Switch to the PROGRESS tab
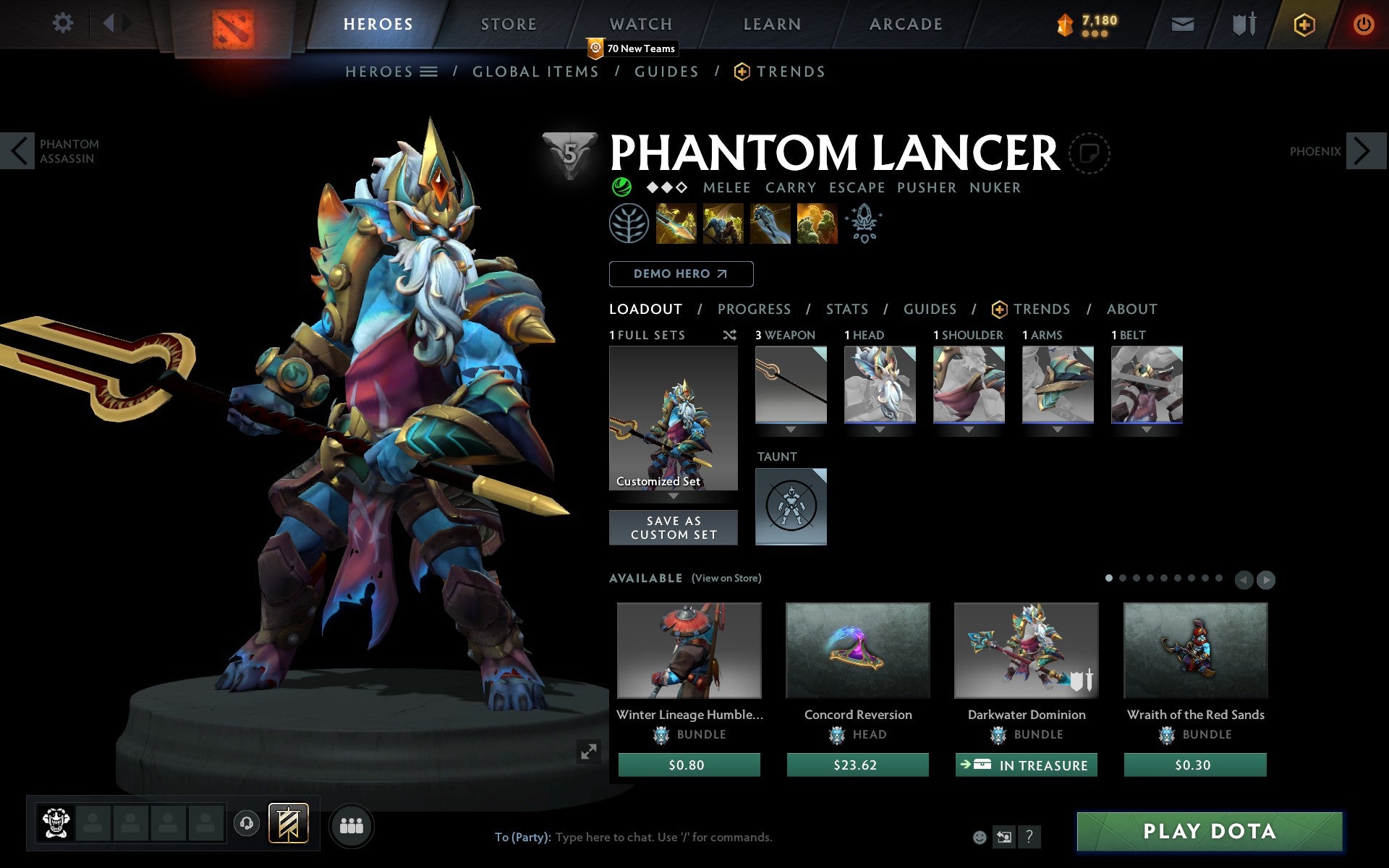 click(754, 309)
